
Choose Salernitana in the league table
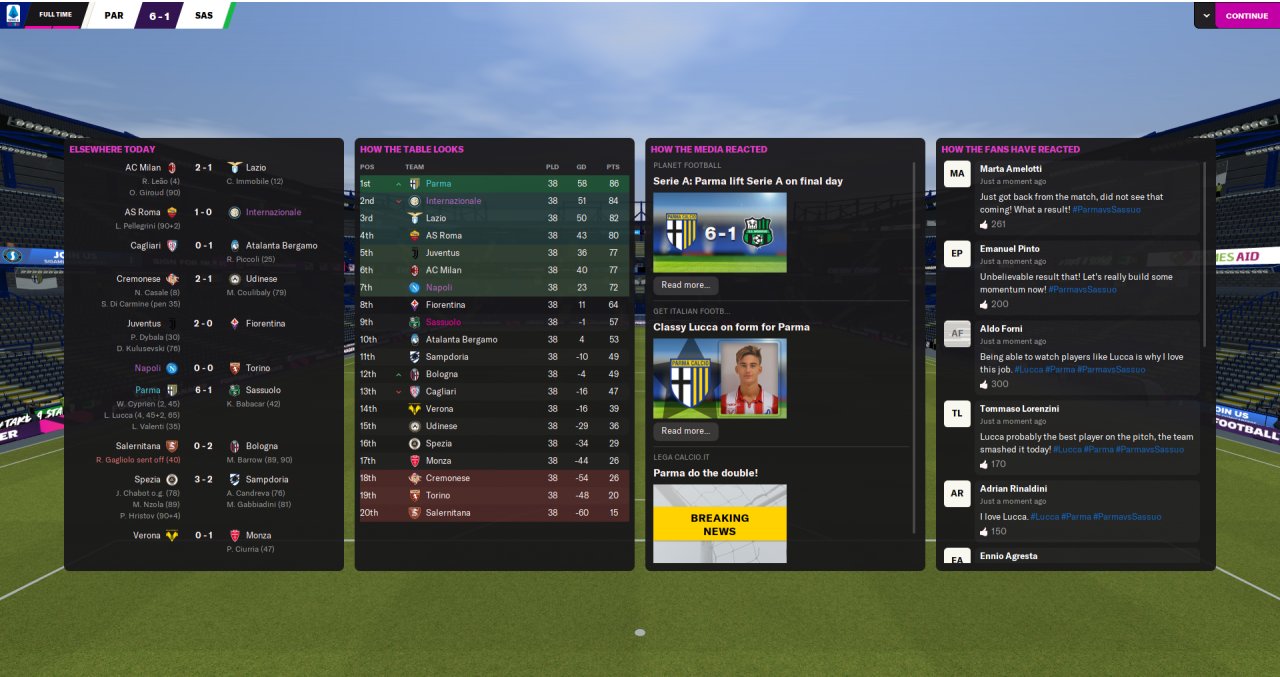click(x=449, y=513)
